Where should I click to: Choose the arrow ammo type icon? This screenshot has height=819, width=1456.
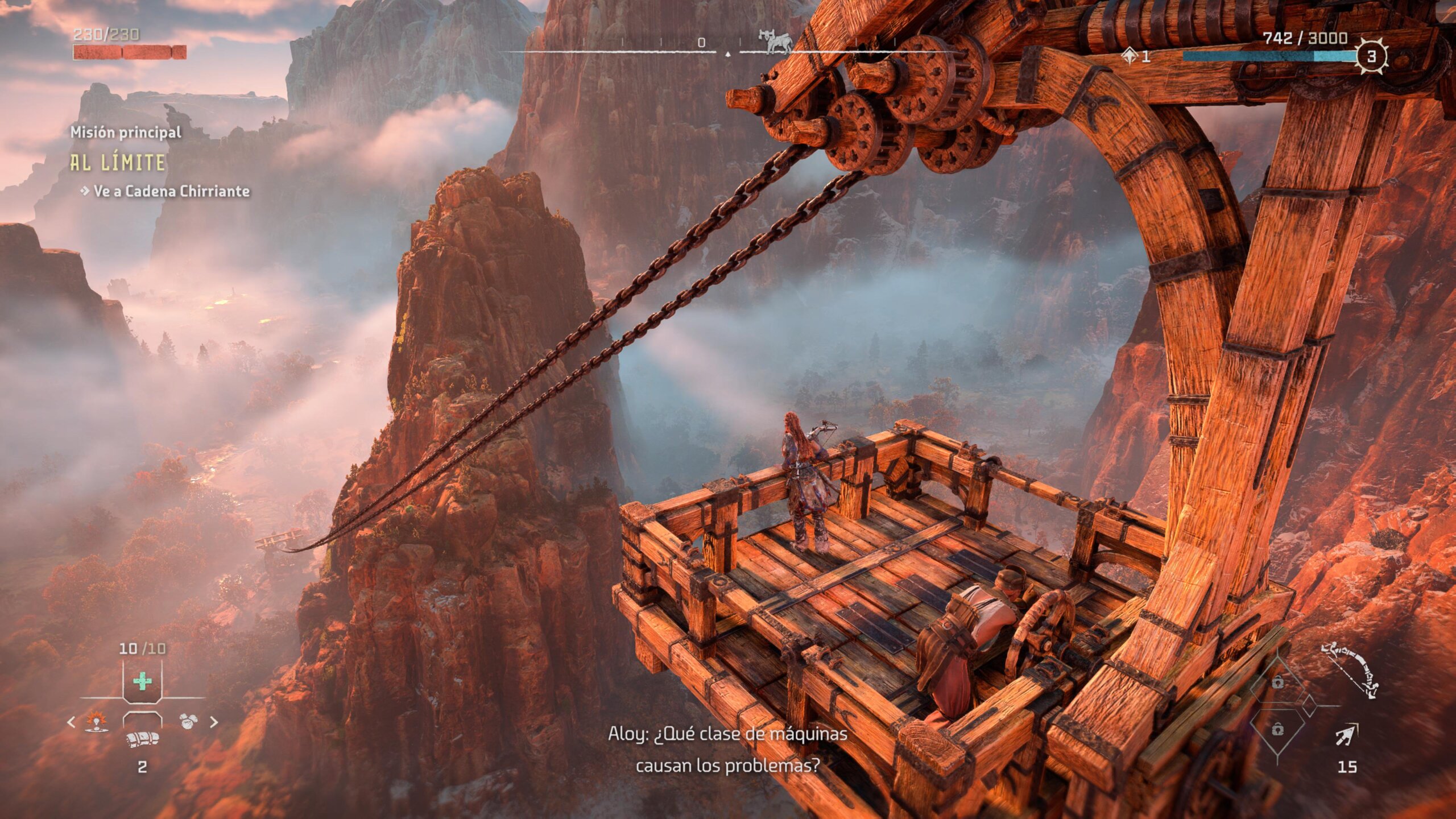point(1347,735)
